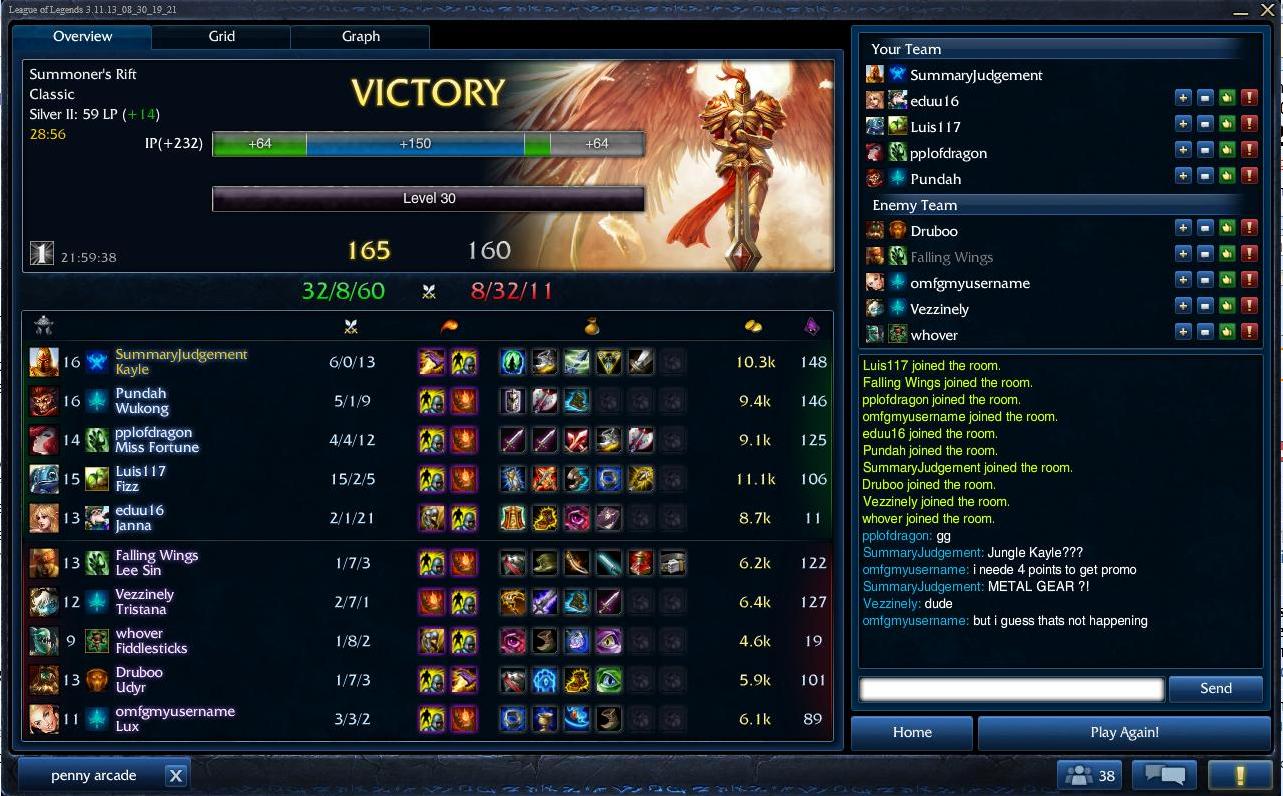Close the penny arcade chat tab
The width and height of the screenshot is (1283, 796).
[175, 775]
